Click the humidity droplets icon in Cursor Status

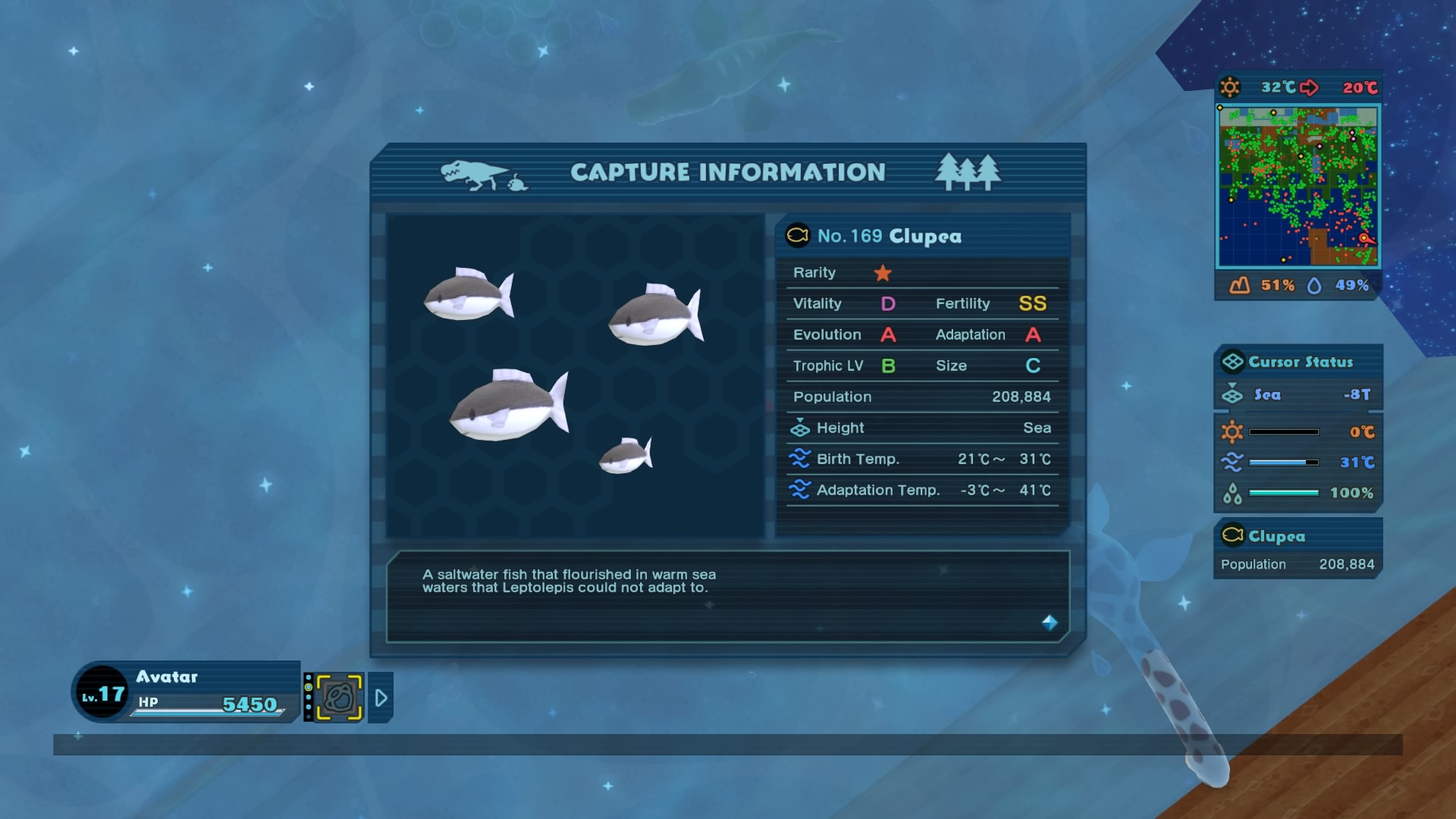pyautogui.click(x=1232, y=491)
